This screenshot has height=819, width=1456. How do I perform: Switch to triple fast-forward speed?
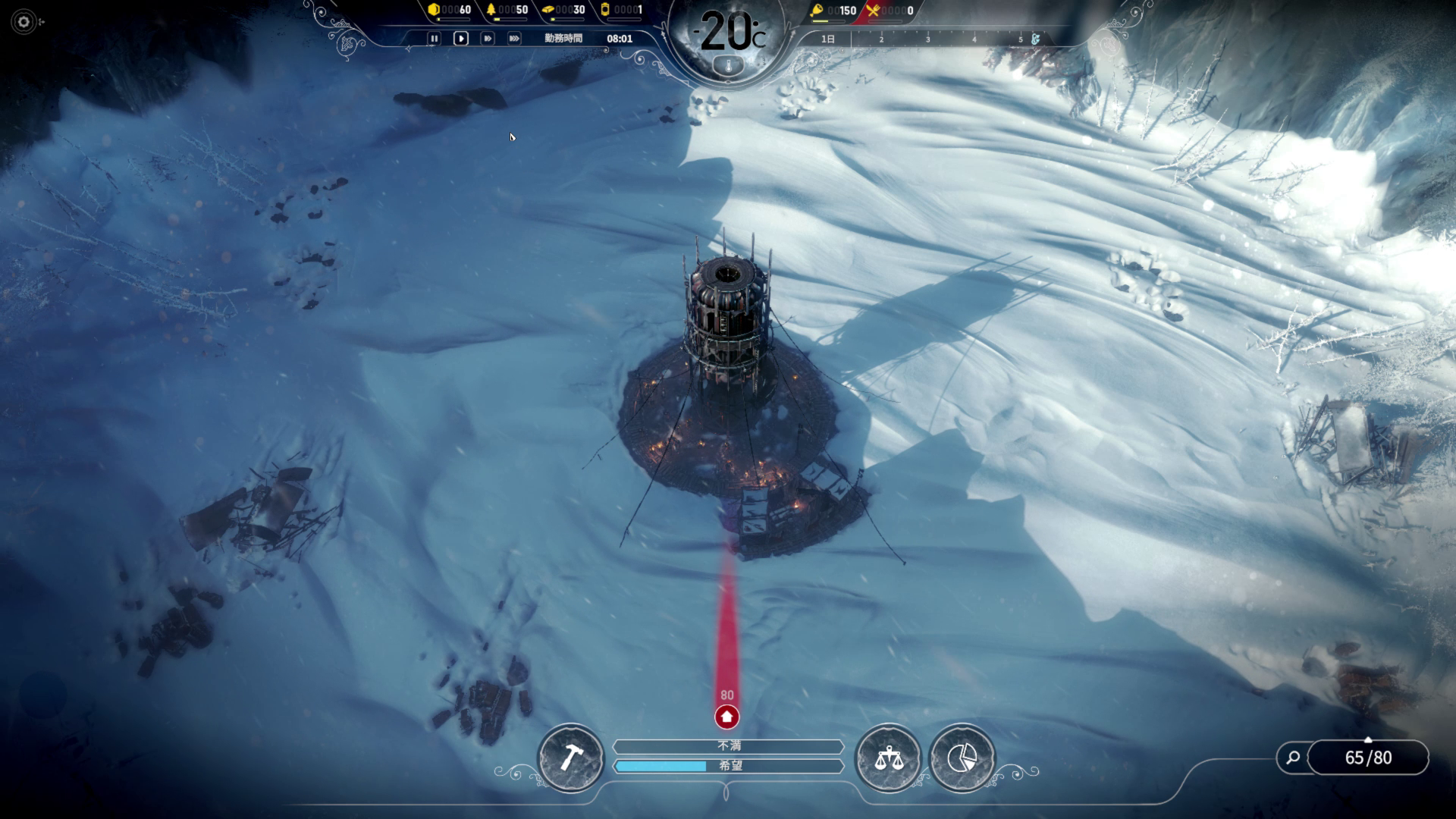click(514, 39)
